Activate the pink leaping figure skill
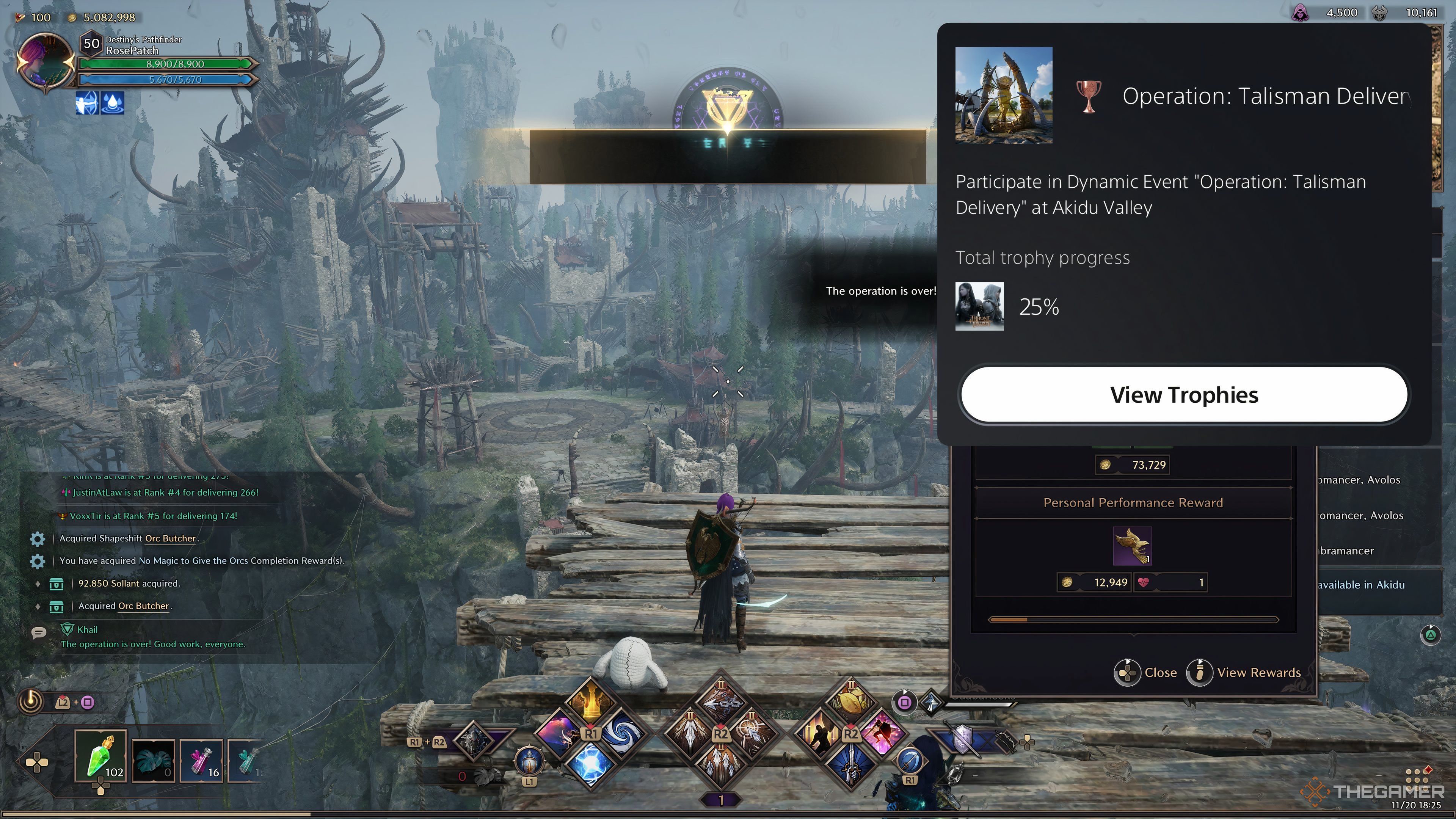Viewport: 1456px width, 819px height. 882,734
